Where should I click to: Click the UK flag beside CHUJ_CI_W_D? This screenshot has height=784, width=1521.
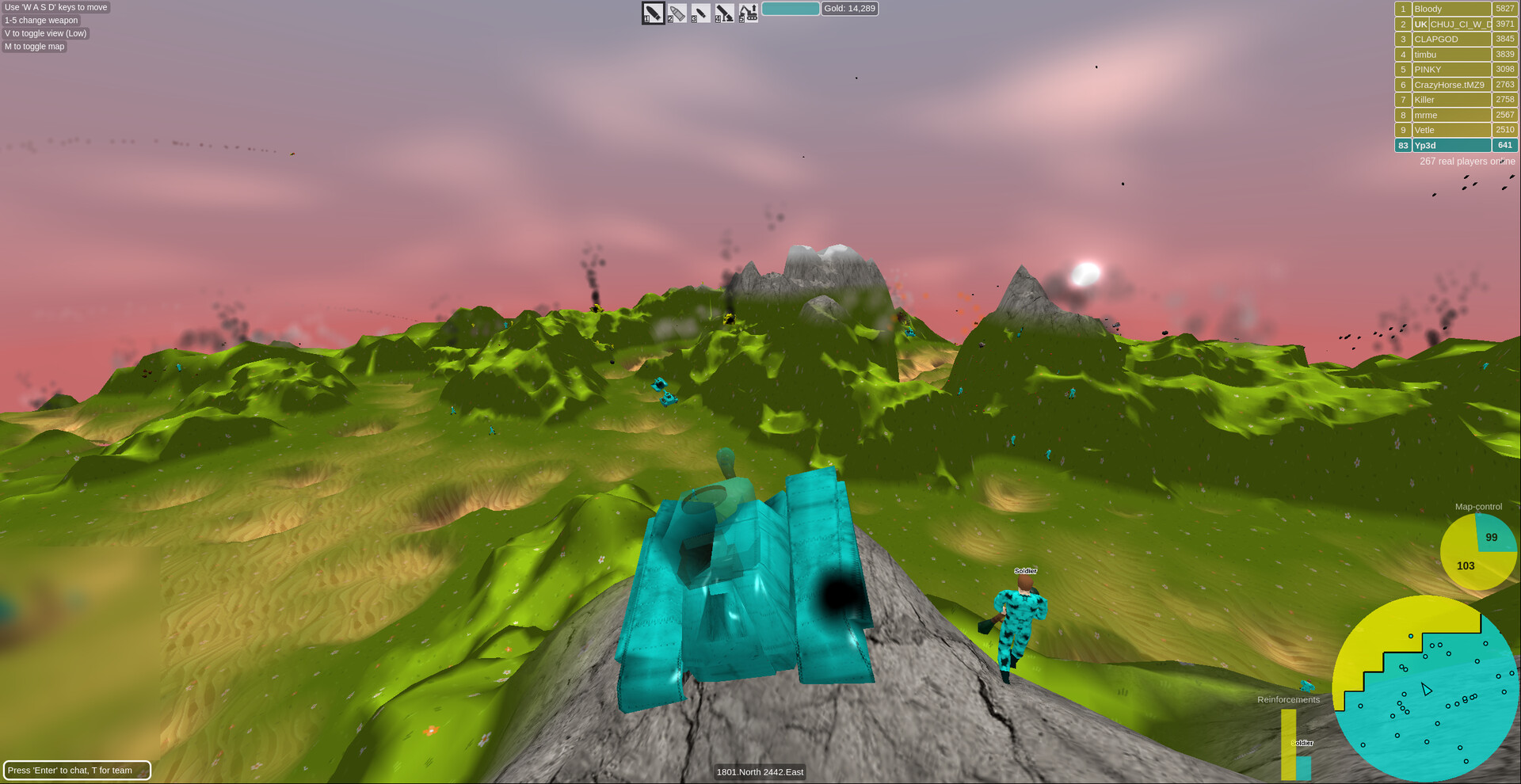1421,24
